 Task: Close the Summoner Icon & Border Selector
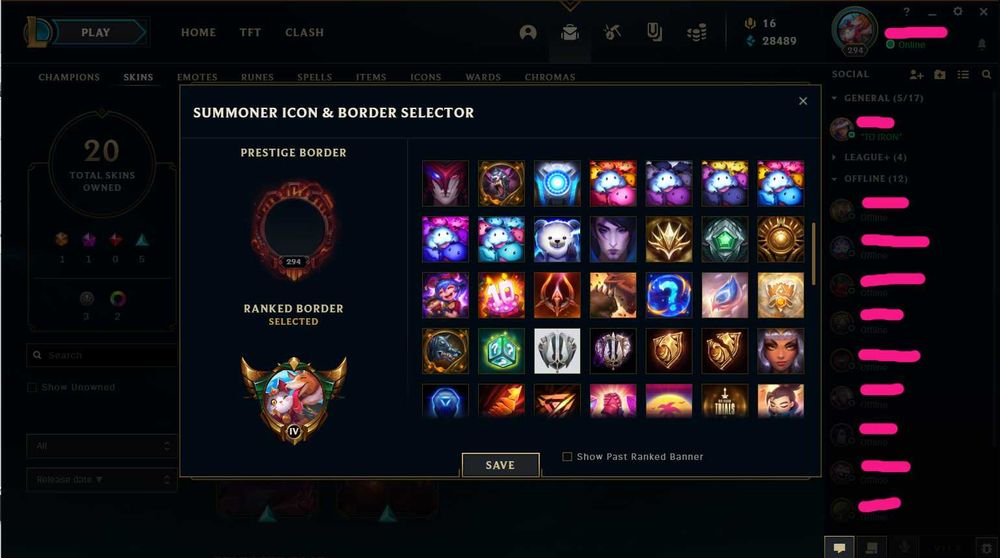[x=802, y=101]
